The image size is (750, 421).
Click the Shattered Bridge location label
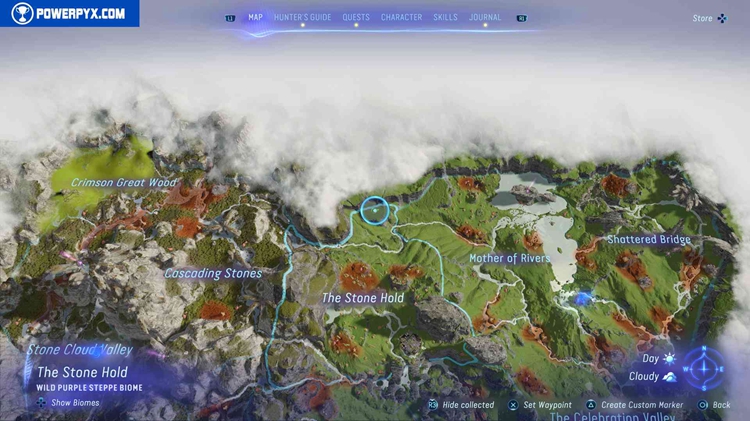pyautogui.click(x=649, y=240)
